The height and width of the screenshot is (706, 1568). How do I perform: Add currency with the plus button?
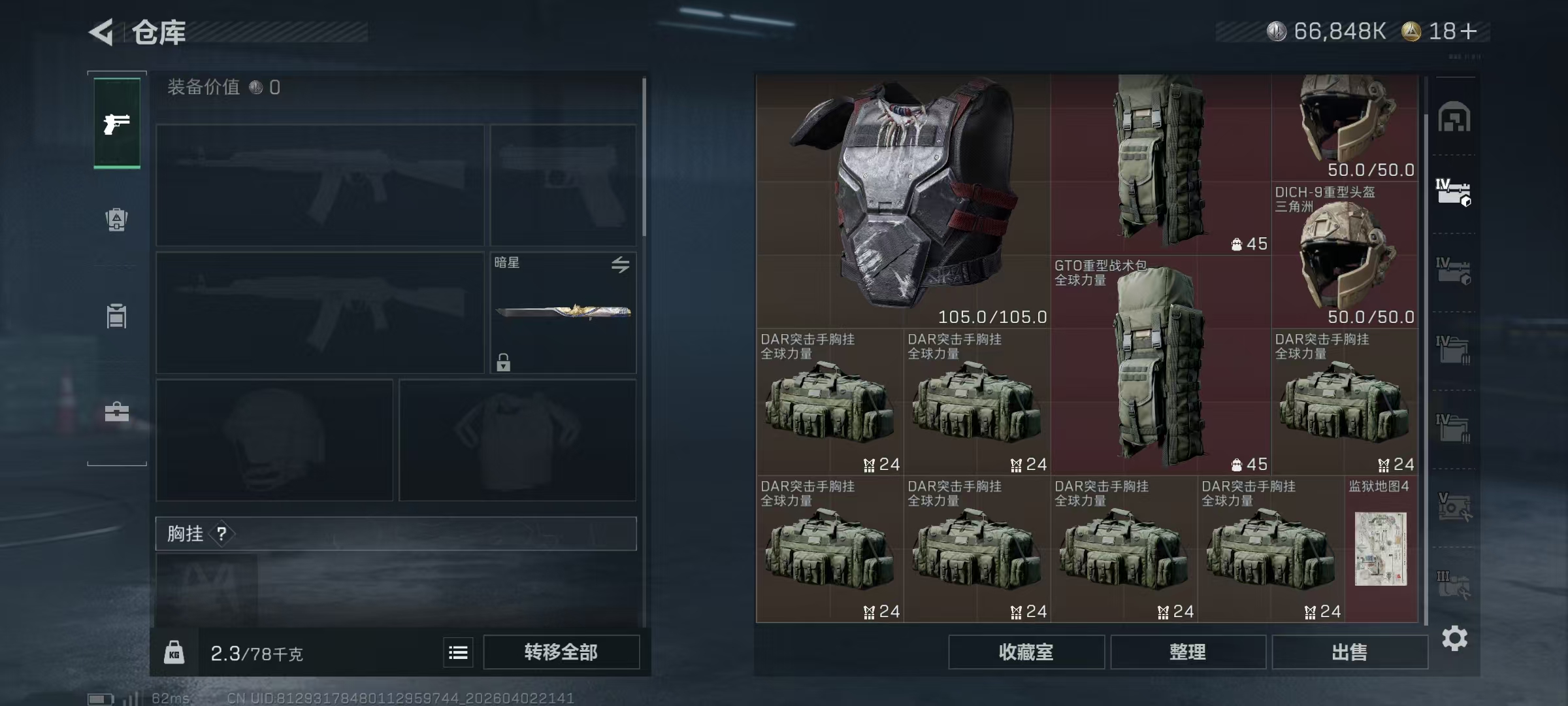[x=1467, y=31]
